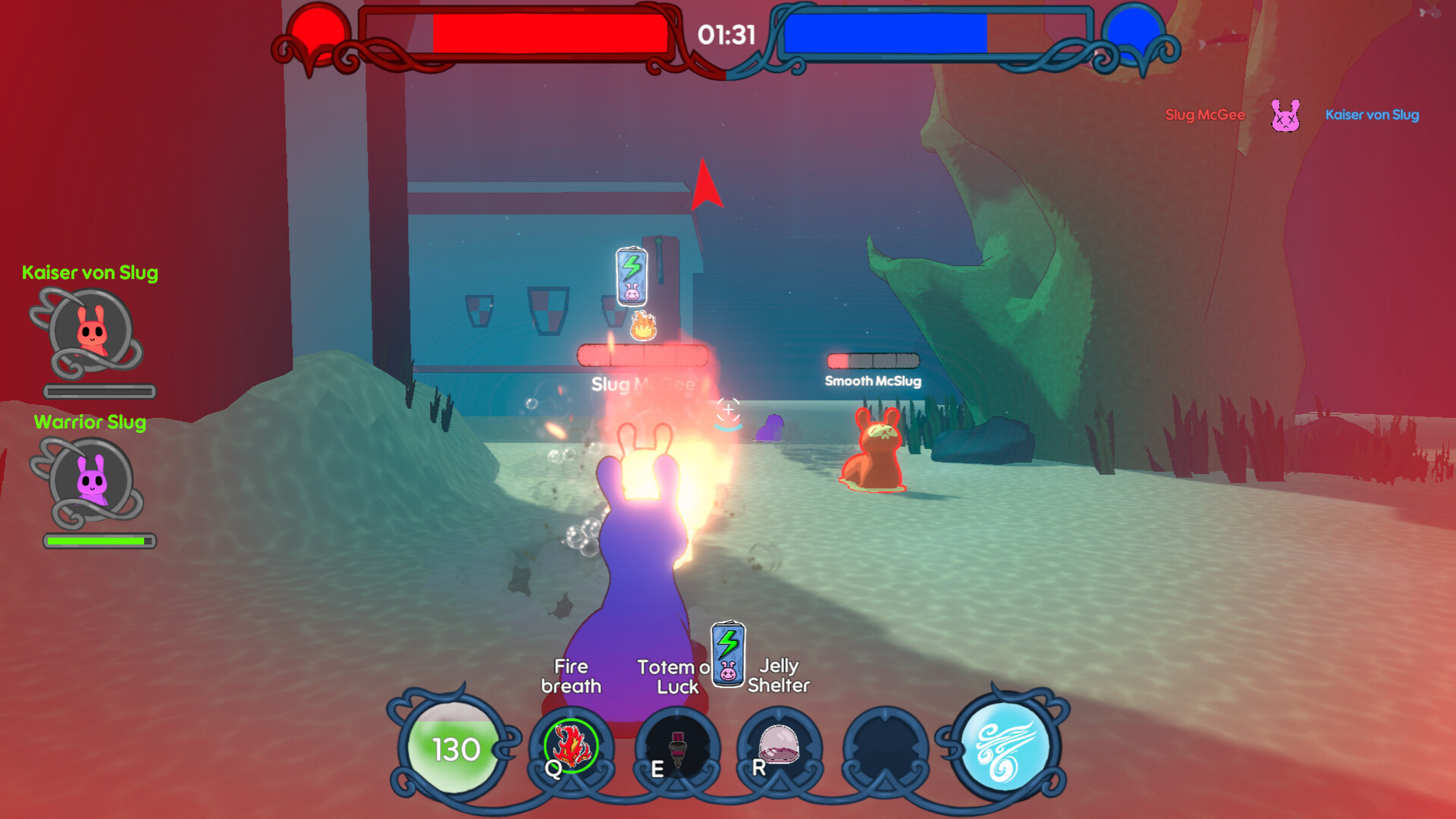1456x819 pixels.
Task: Cast the Jelly Shelter ability
Action: tap(779, 746)
